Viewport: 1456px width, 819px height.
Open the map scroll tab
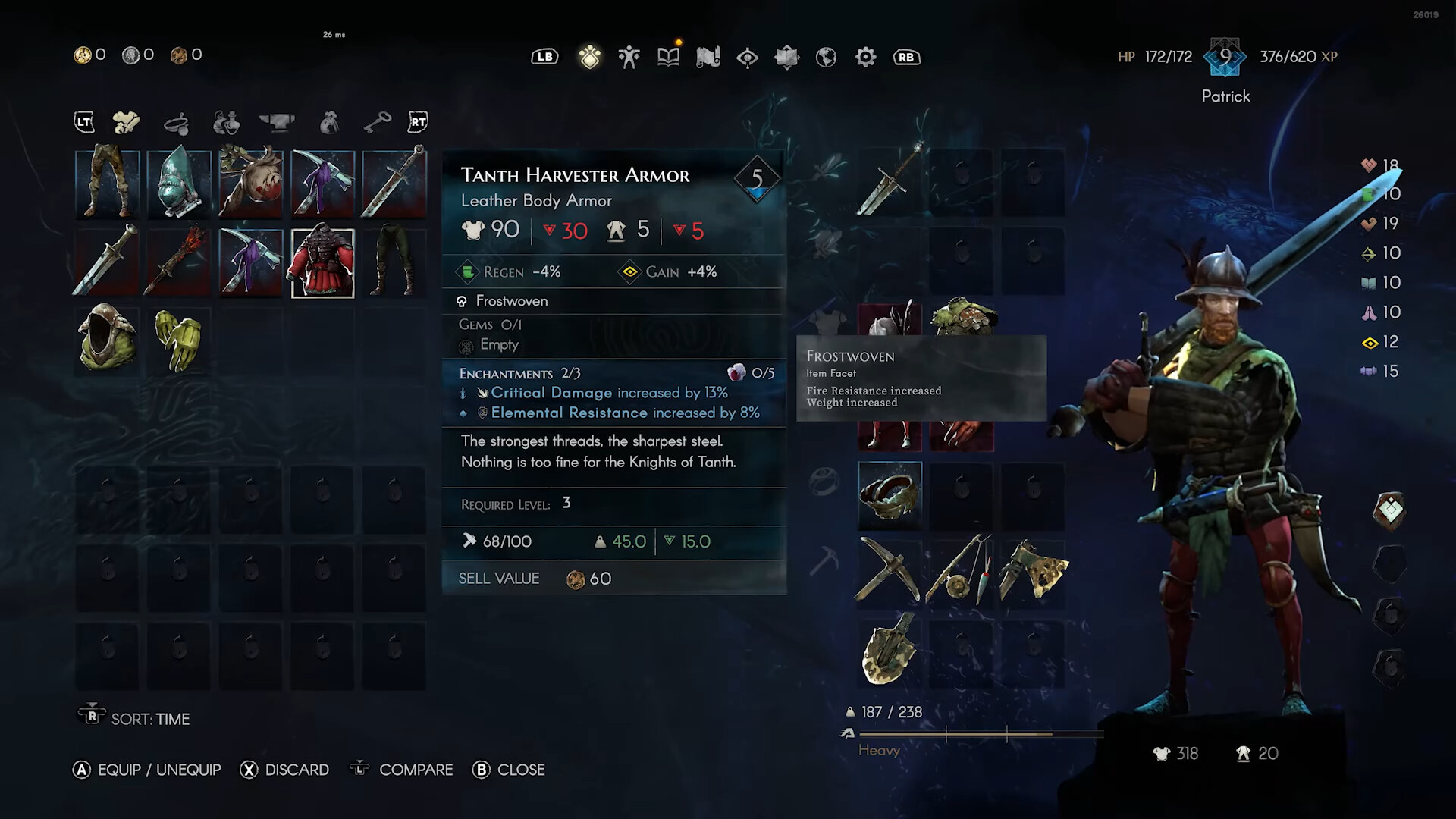[708, 57]
